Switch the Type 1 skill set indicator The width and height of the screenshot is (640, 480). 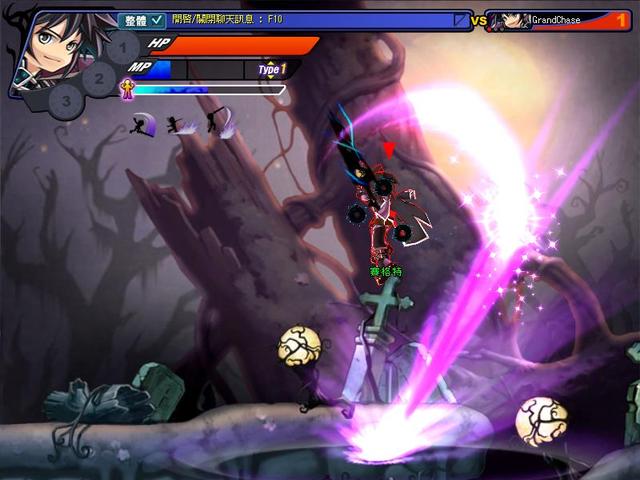click(x=272, y=69)
